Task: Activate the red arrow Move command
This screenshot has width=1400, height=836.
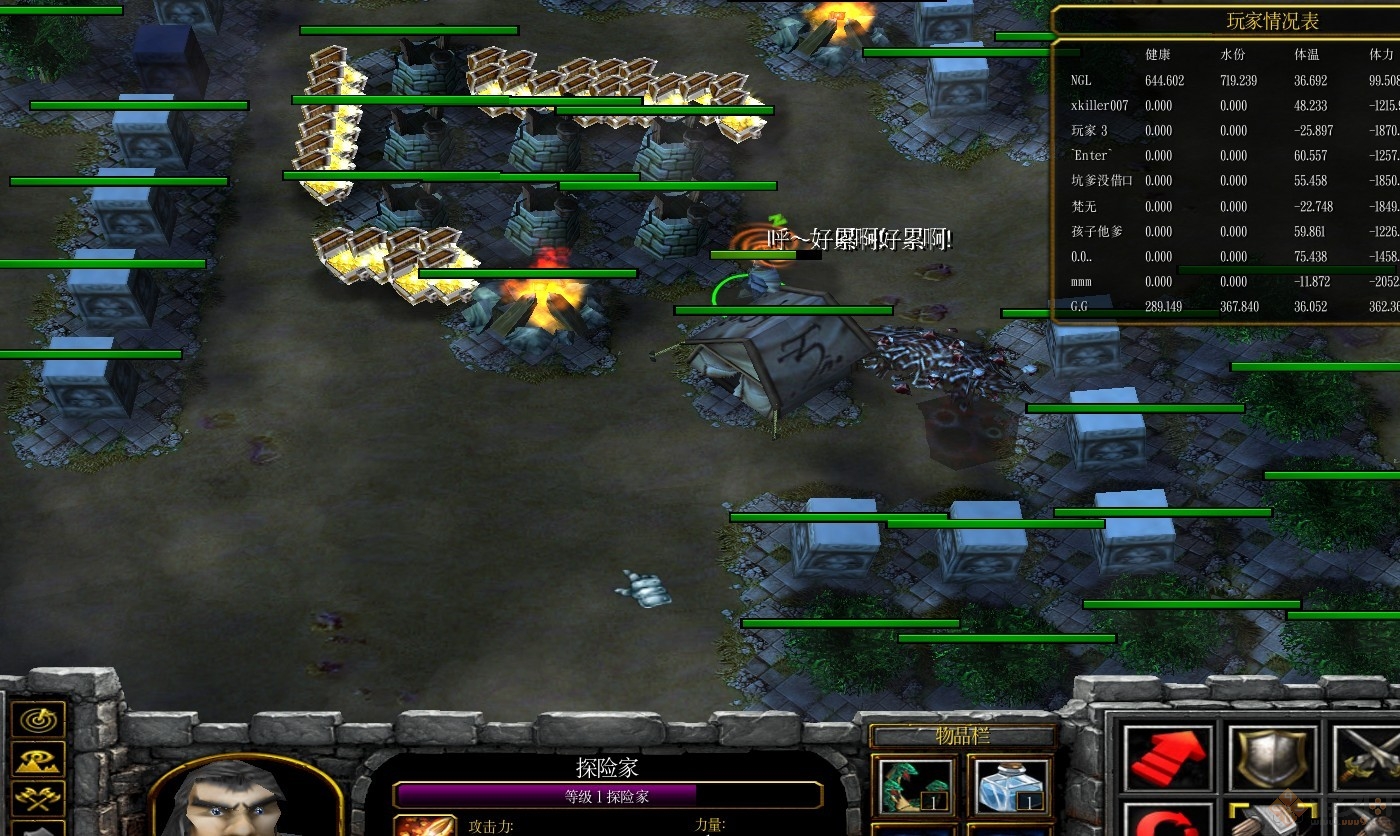Action: click(1163, 759)
